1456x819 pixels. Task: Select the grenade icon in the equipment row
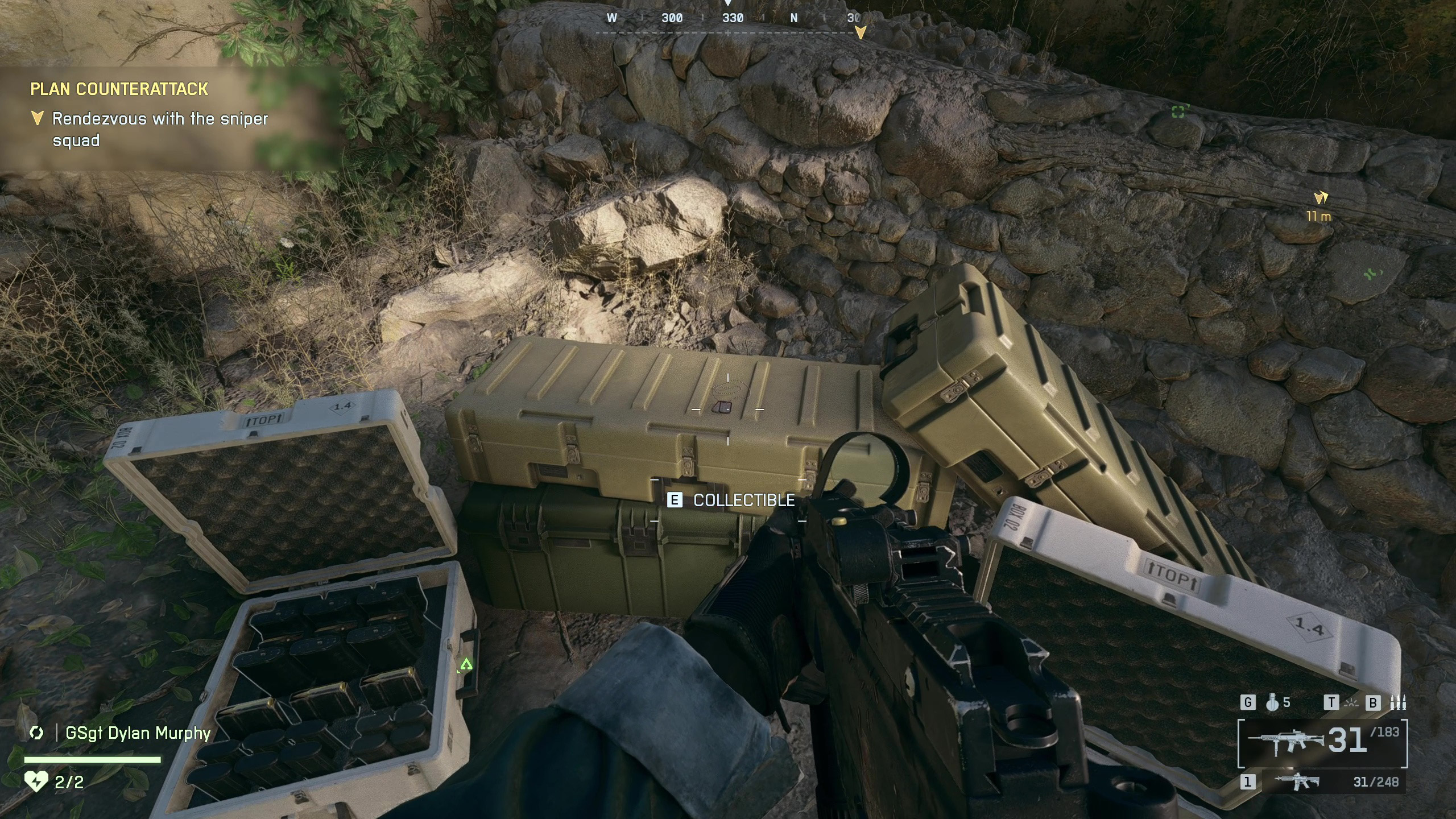1272,703
